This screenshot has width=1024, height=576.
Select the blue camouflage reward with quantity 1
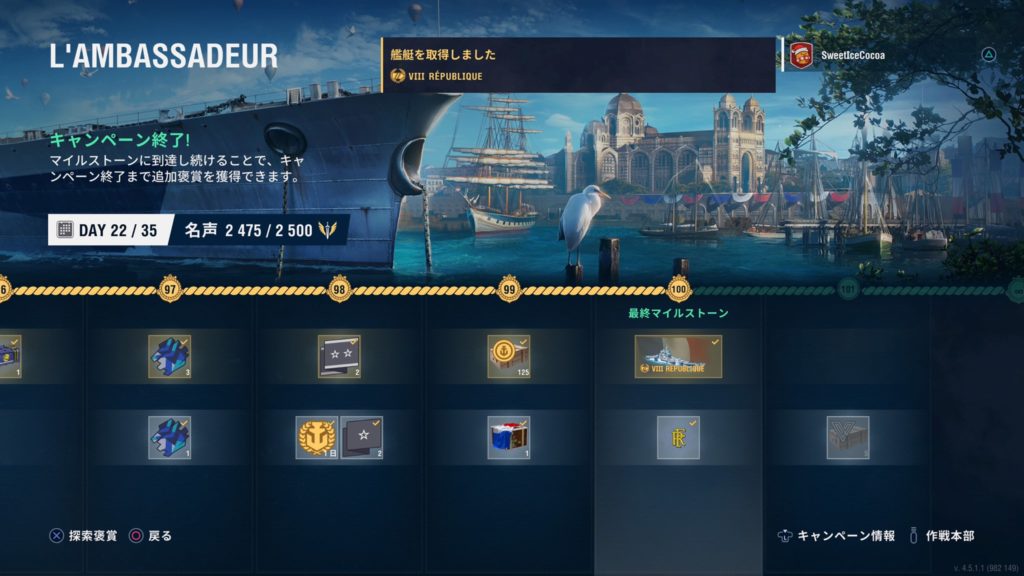pyautogui.click(x=170, y=437)
